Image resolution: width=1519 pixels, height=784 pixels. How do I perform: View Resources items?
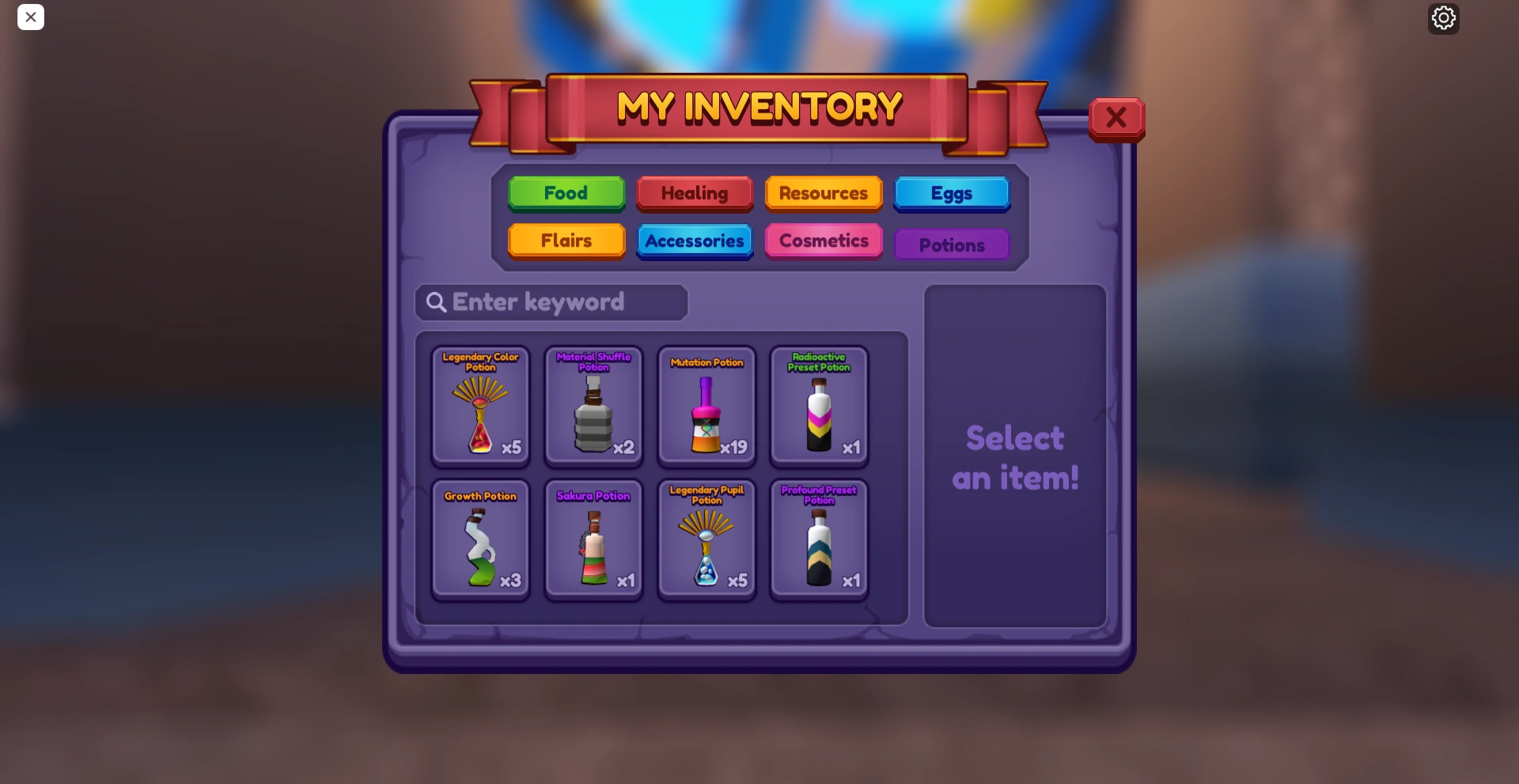tap(823, 193)
